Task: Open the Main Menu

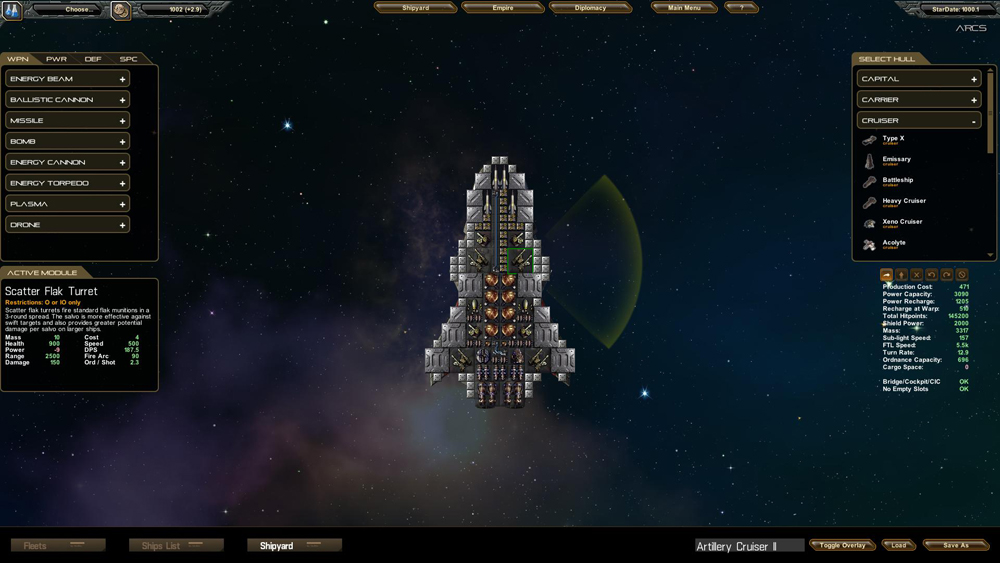Action: (685, 8)
